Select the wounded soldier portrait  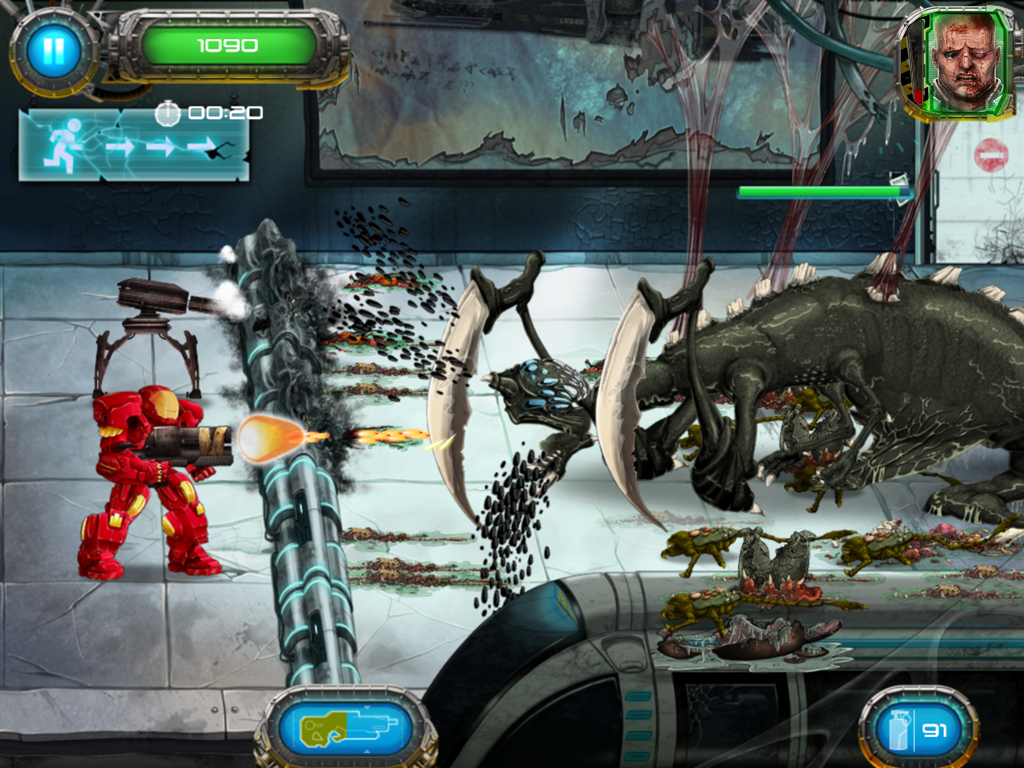[x=964, y=62]
